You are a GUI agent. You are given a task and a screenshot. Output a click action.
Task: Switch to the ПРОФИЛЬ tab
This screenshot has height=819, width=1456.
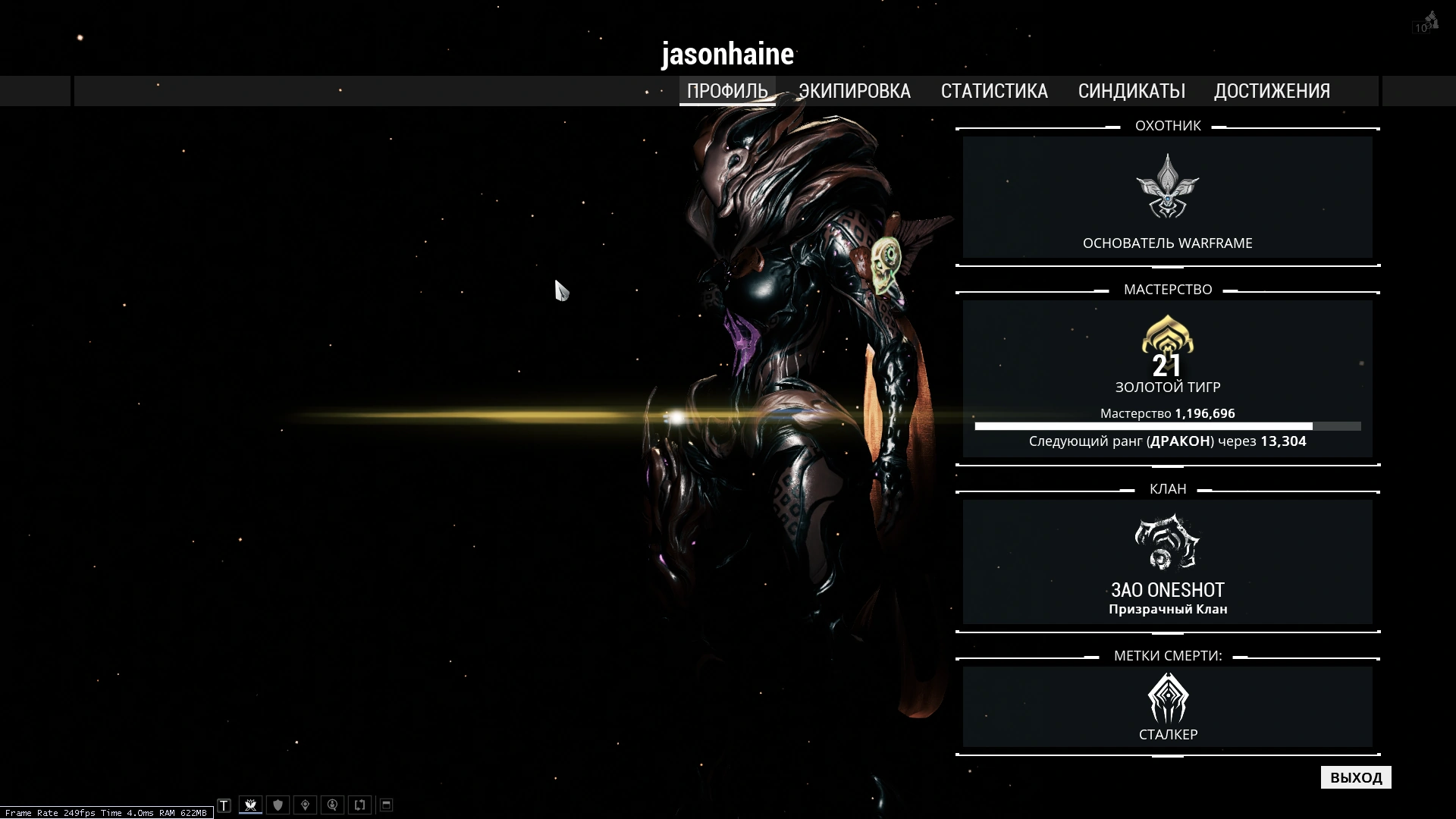pyautogui.click(x=727, y=91)
